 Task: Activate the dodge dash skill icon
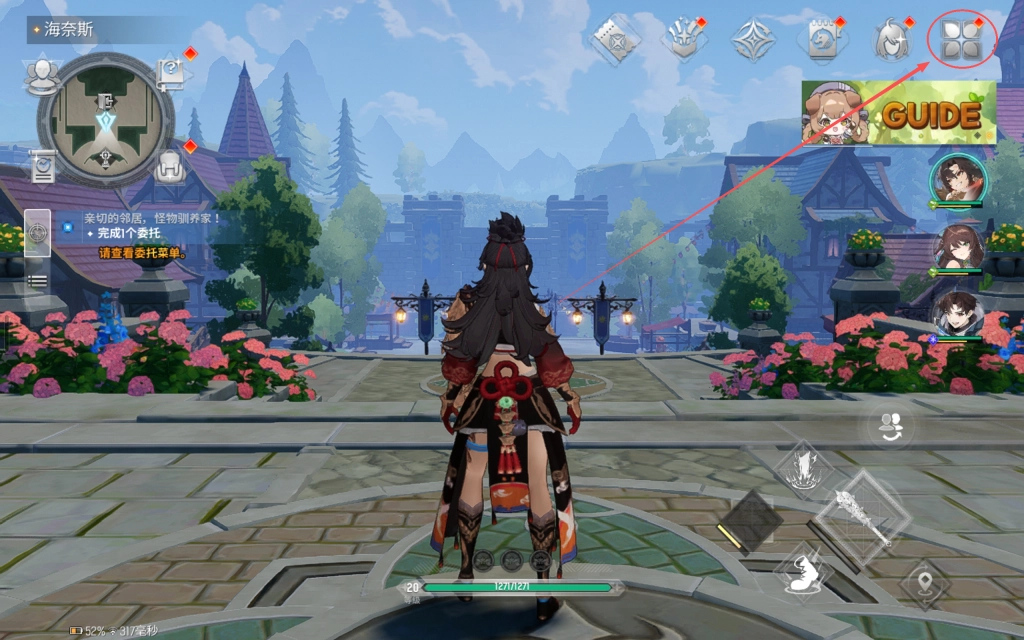pyautogui.click(x=805, y=575)
